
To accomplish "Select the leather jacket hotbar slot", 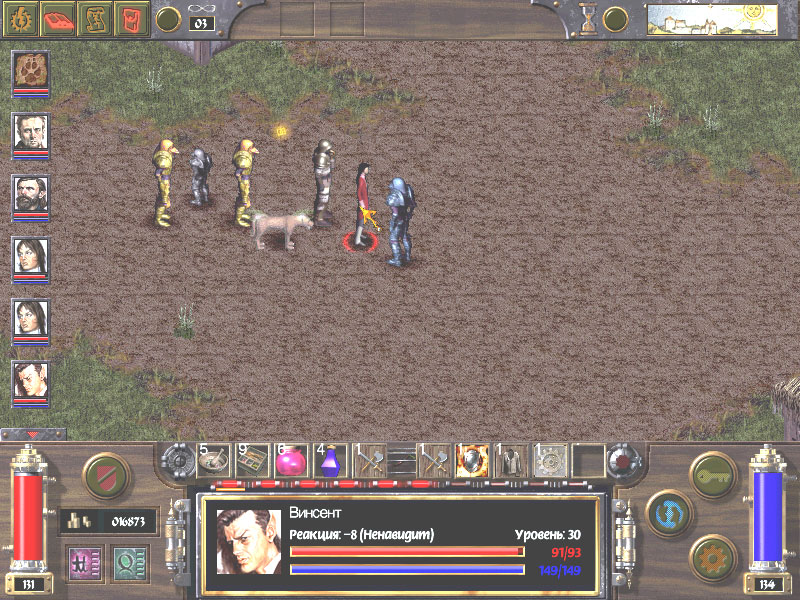I will coord(512,460).
